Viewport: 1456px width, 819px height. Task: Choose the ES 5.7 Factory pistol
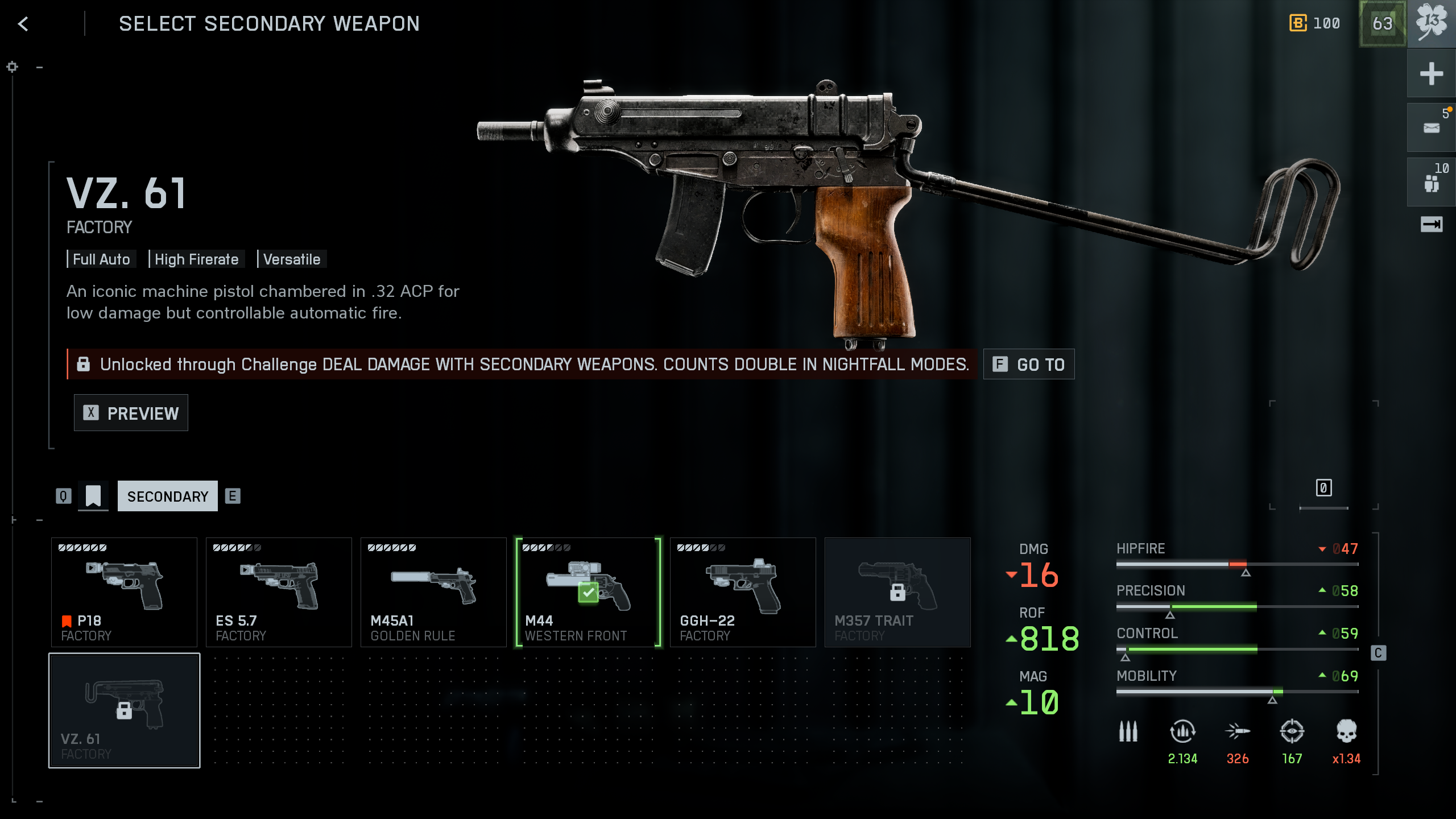pyautogui.click(x=279, y=591)
